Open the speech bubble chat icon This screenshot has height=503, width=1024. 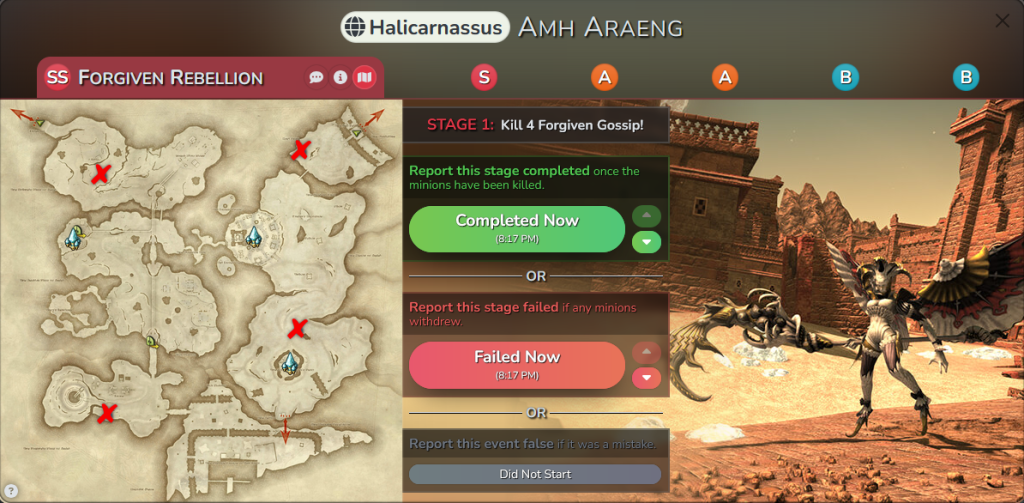point(316,77)
